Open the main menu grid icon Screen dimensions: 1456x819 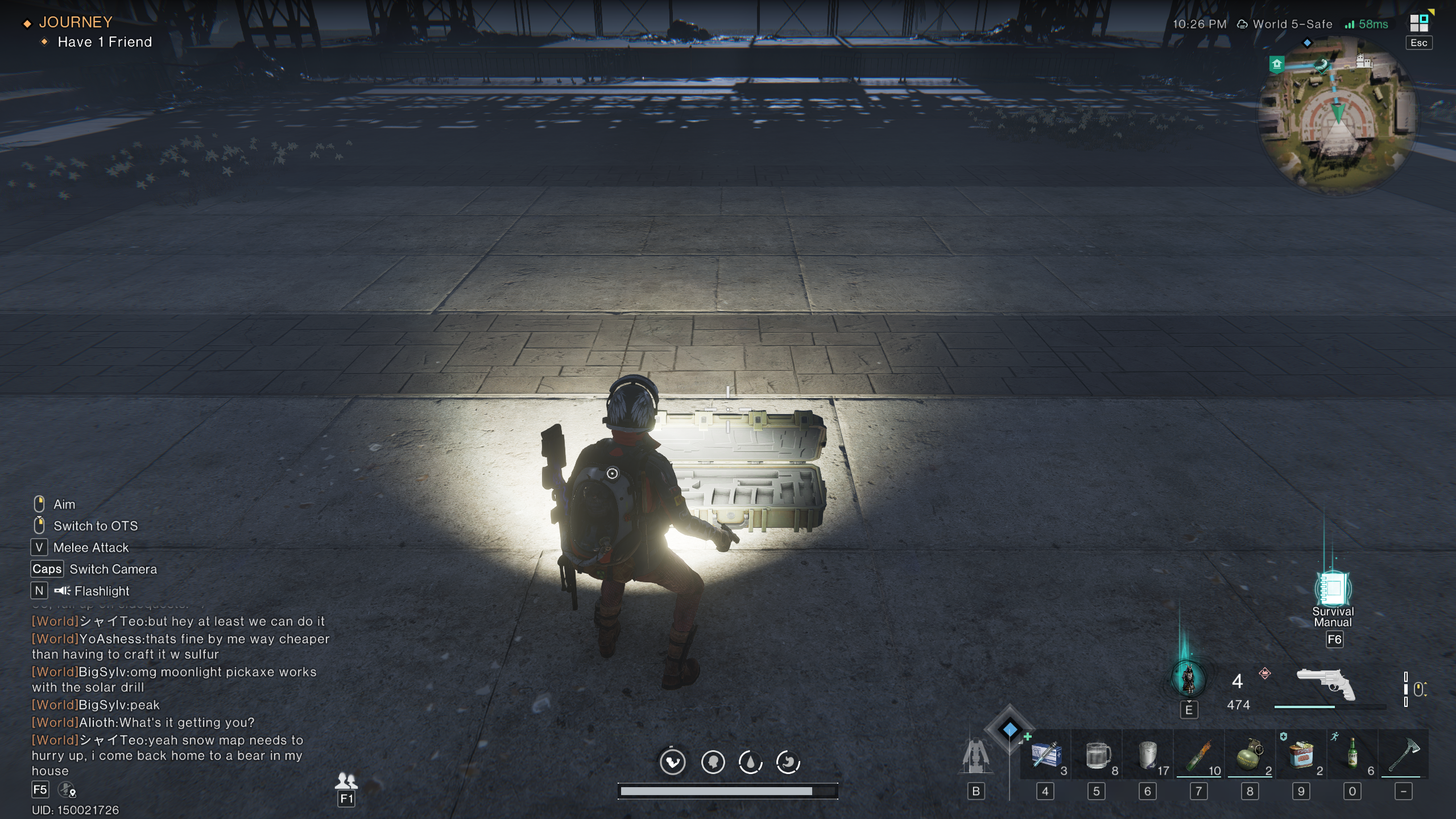(1419, 23)
